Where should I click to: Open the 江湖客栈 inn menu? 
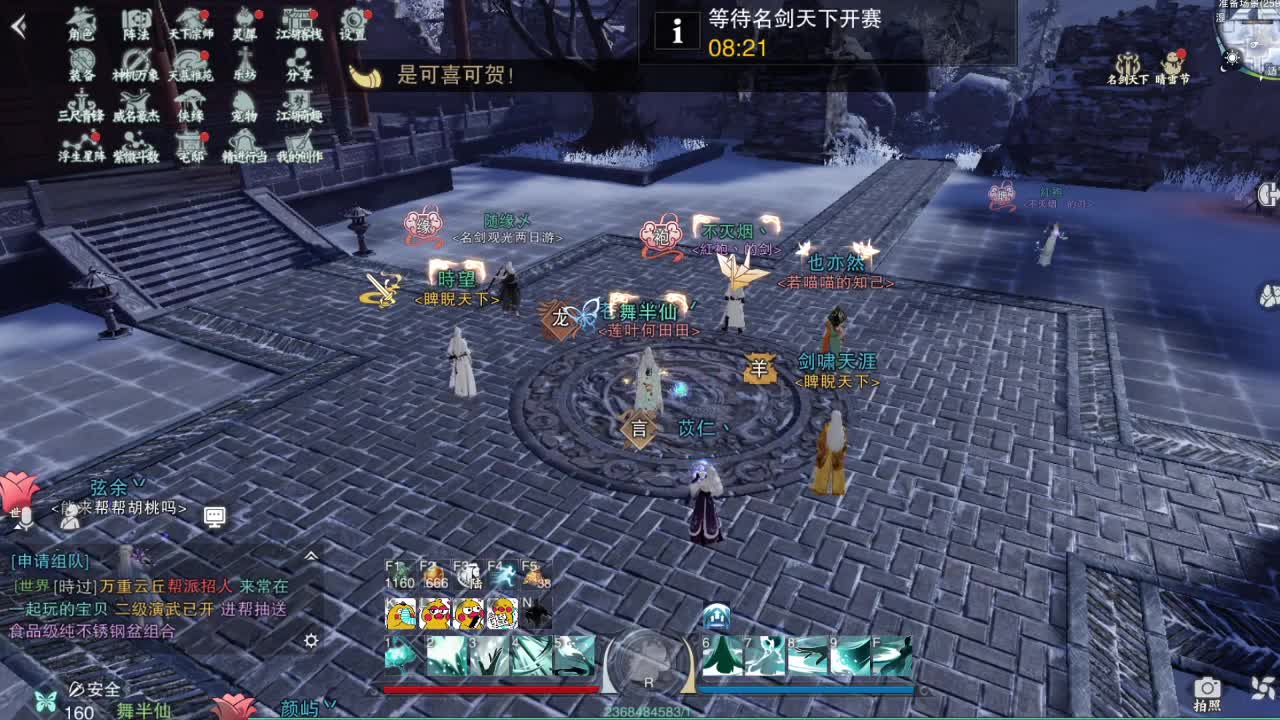(x=295, y=25)
